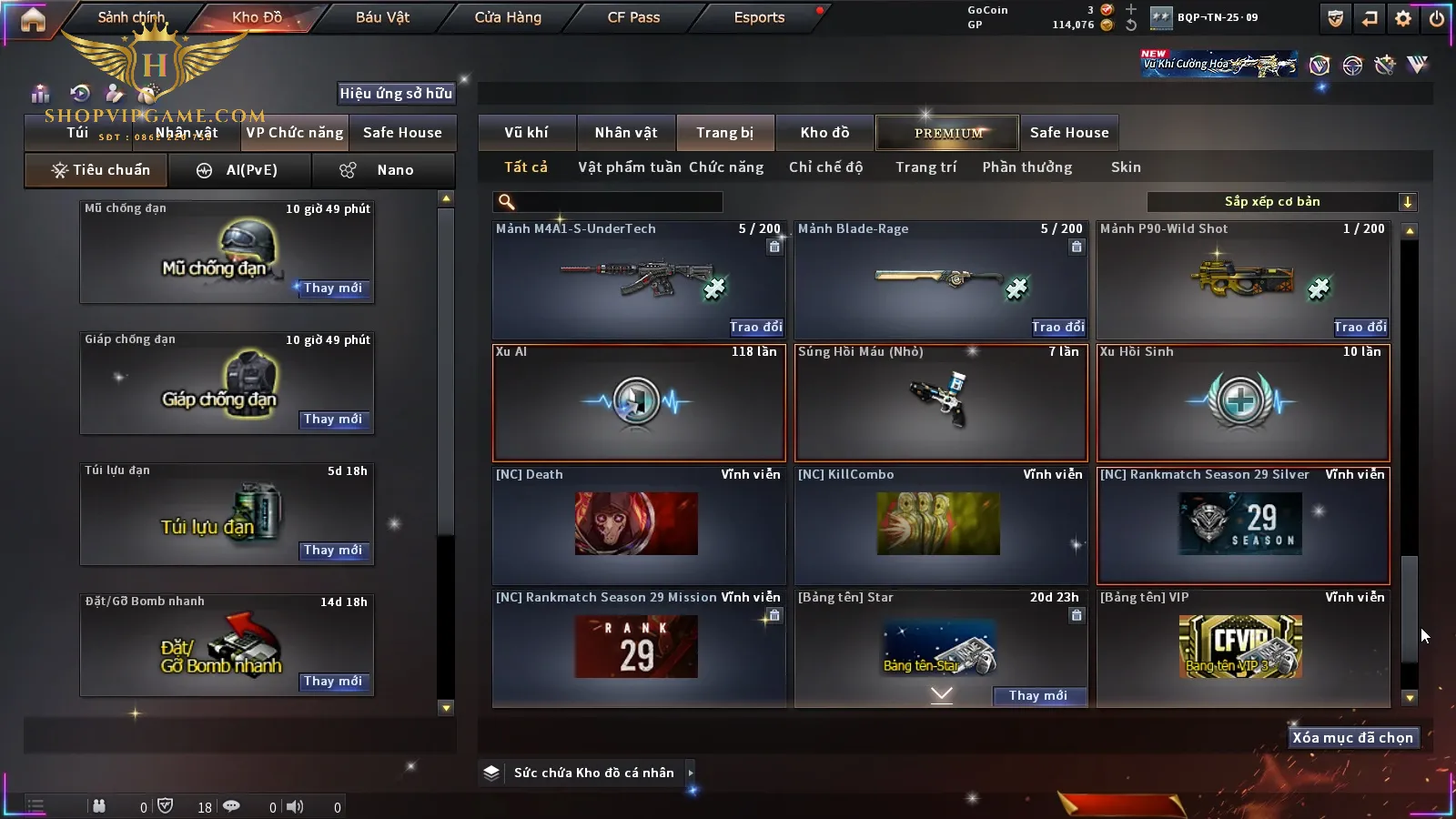Click Xóa mục đã chọn button
This screenshot has height=819, width=1456.
1352,738
